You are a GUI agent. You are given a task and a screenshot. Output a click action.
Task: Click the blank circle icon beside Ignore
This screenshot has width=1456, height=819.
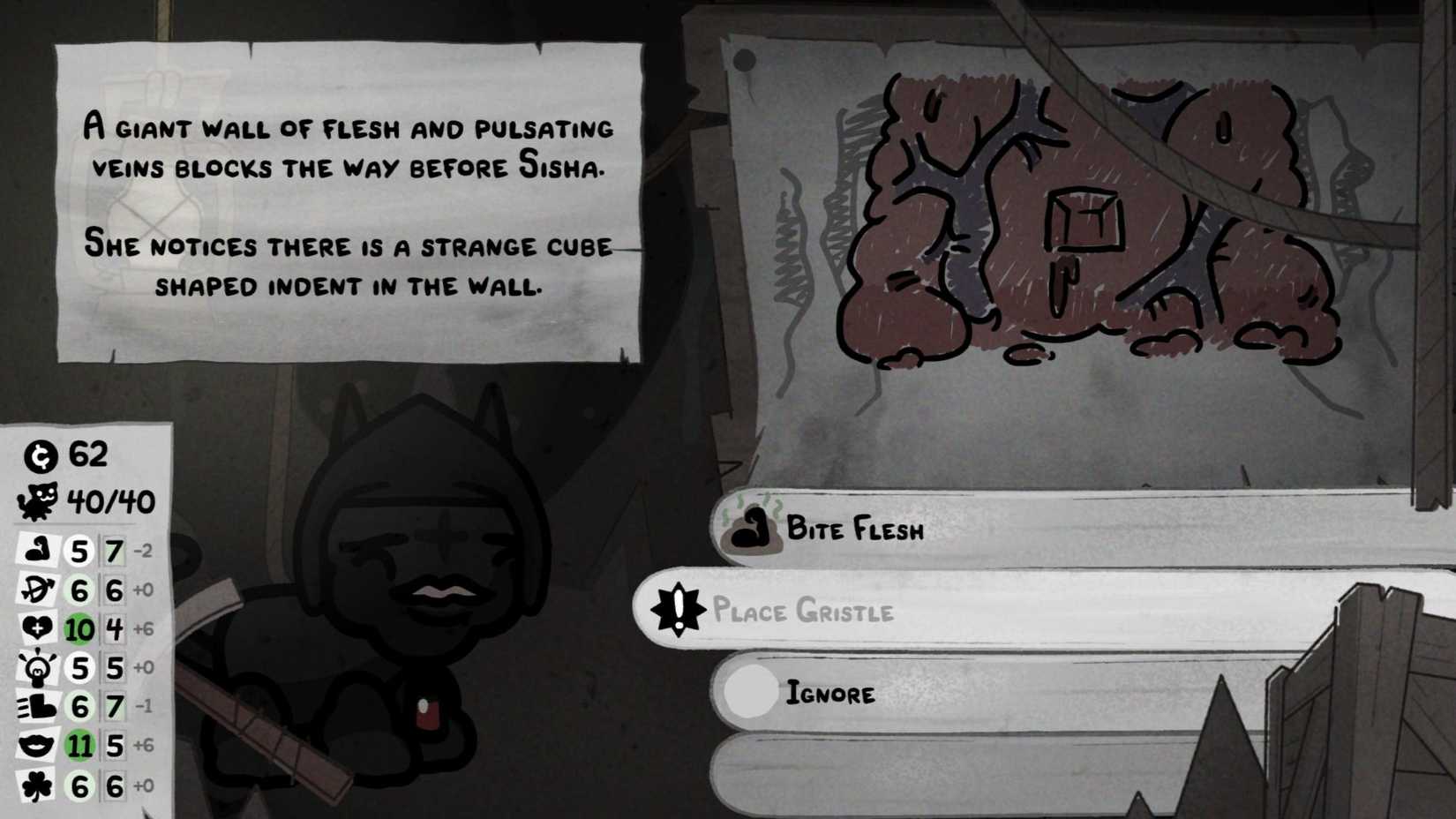(x=752, y=694)
